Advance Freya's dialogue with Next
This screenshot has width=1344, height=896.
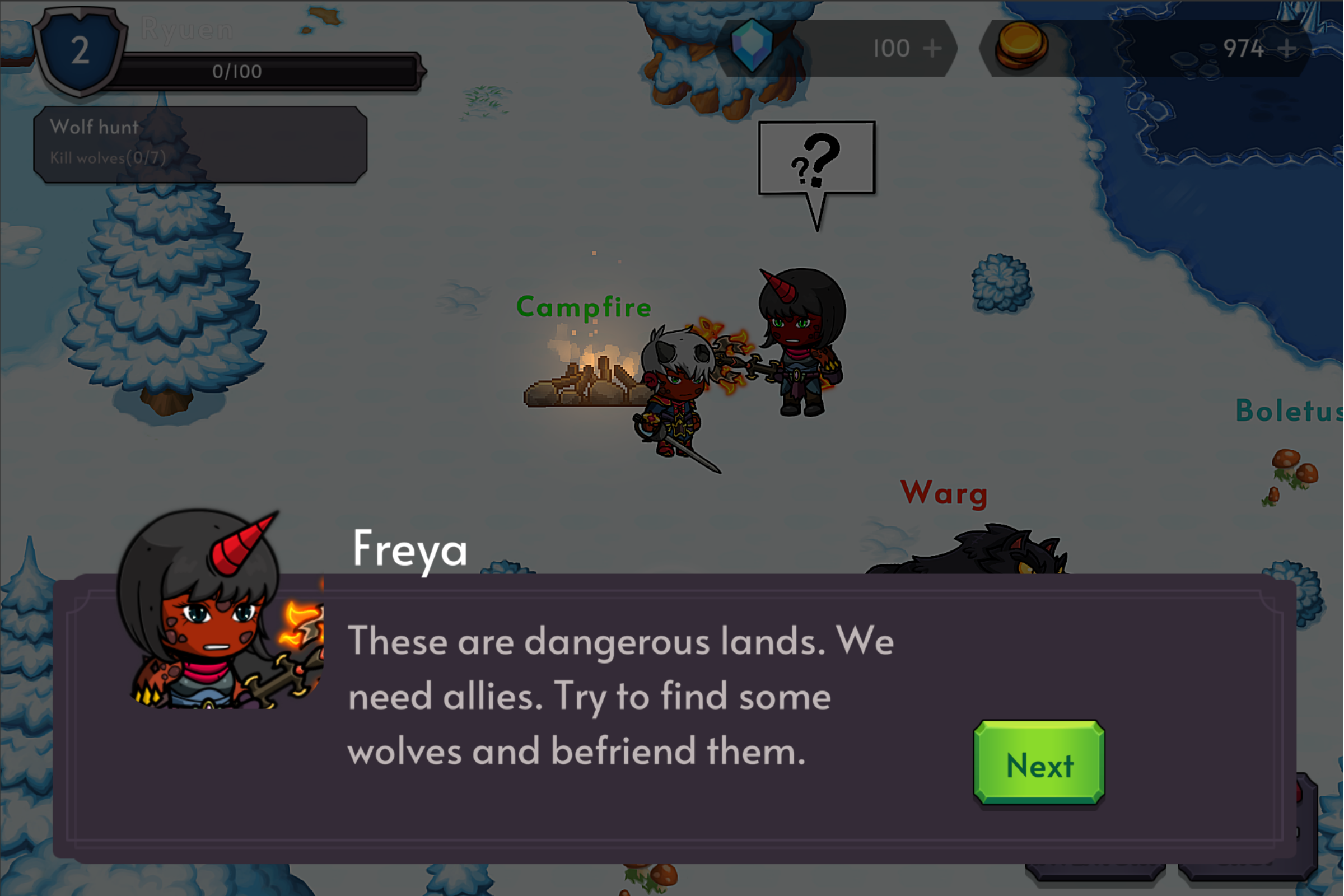(x=1039, y=763)
